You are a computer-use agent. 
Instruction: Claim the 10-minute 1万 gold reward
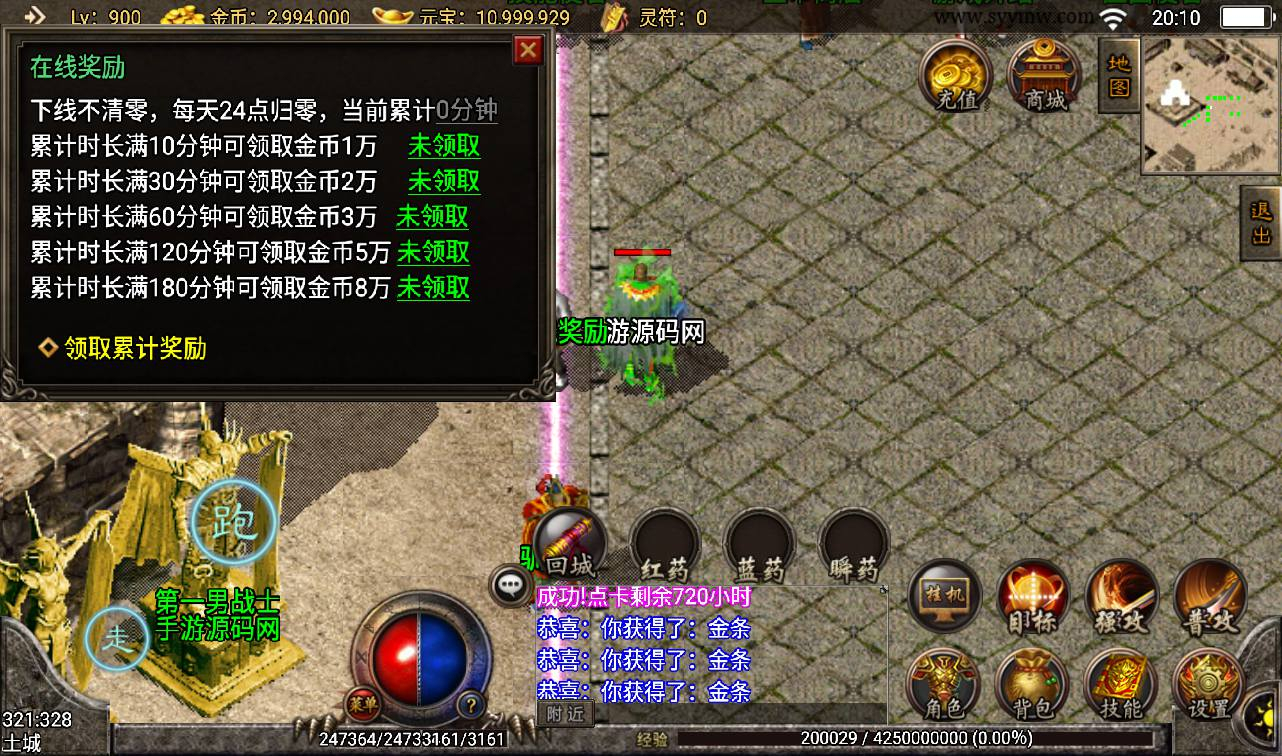(x=444, y=146)
